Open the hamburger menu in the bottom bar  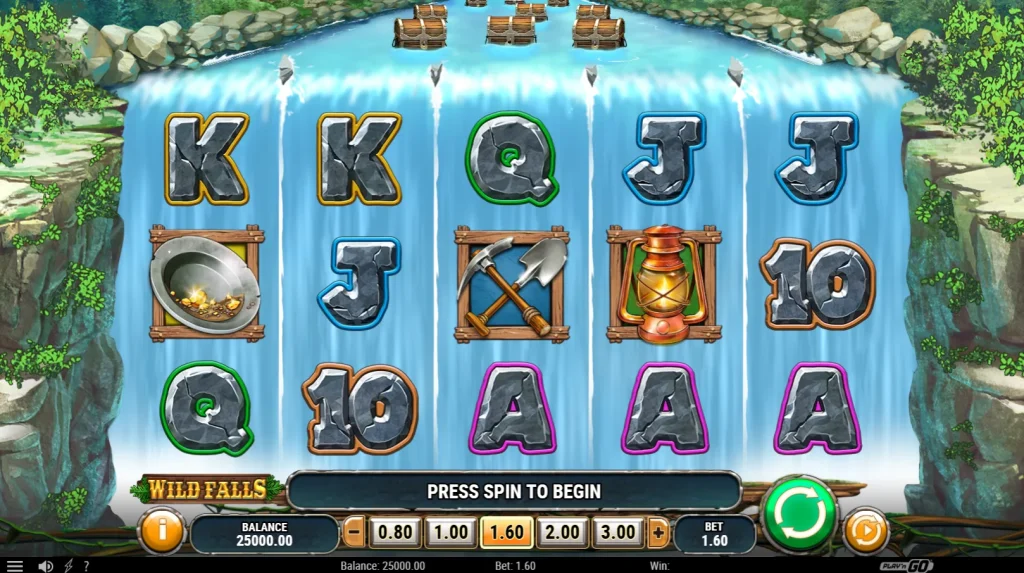15,566
